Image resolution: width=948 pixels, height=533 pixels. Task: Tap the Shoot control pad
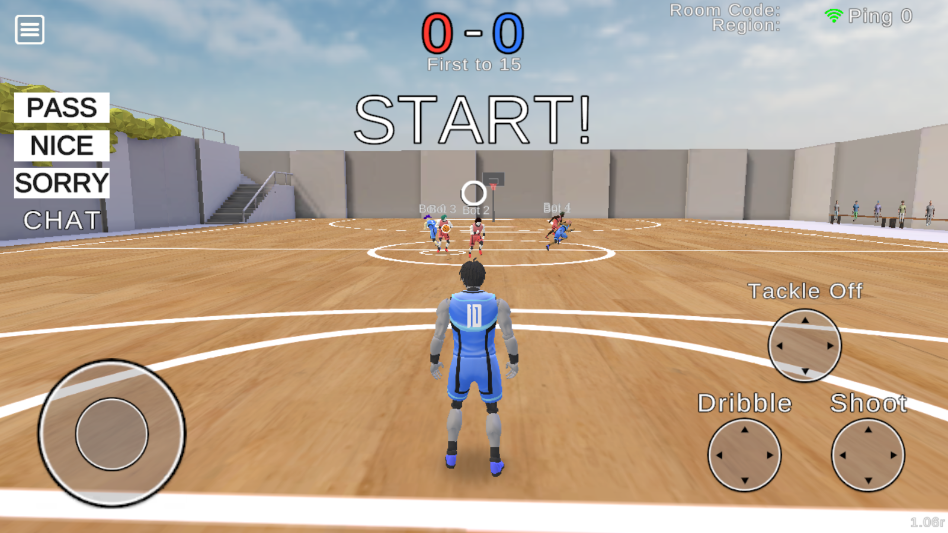(868, 455)
